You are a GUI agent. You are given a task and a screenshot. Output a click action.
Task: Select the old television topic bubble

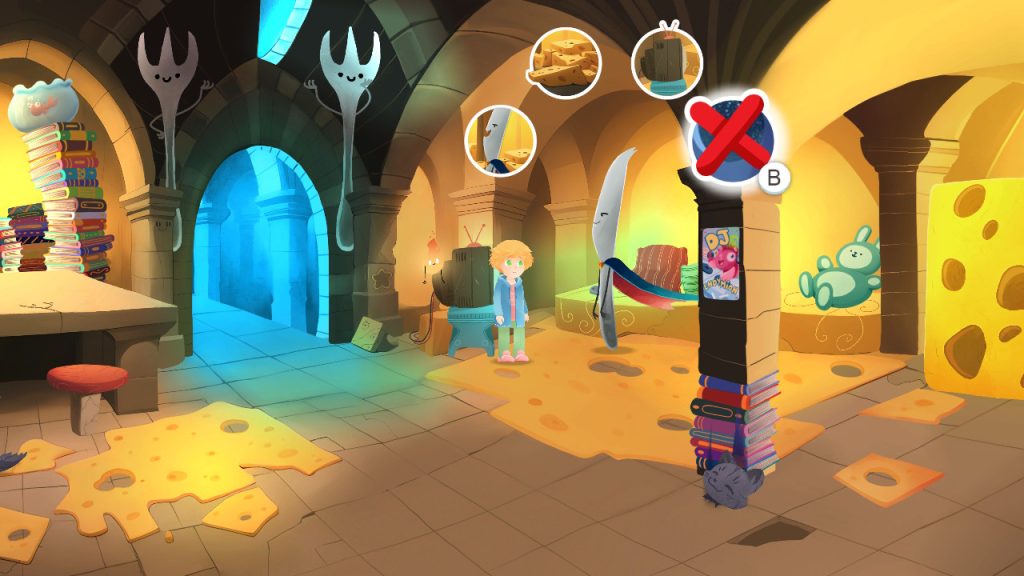[666, 62]
